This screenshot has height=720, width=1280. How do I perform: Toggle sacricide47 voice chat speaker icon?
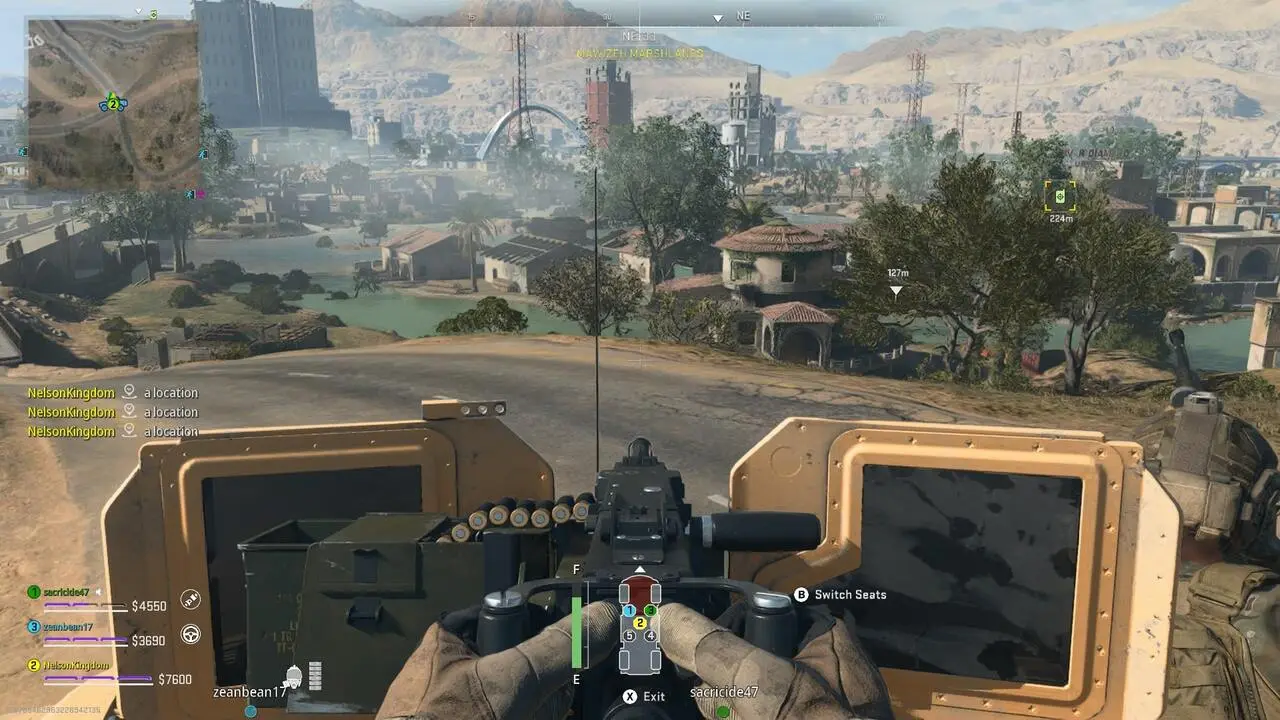[99, 591]
